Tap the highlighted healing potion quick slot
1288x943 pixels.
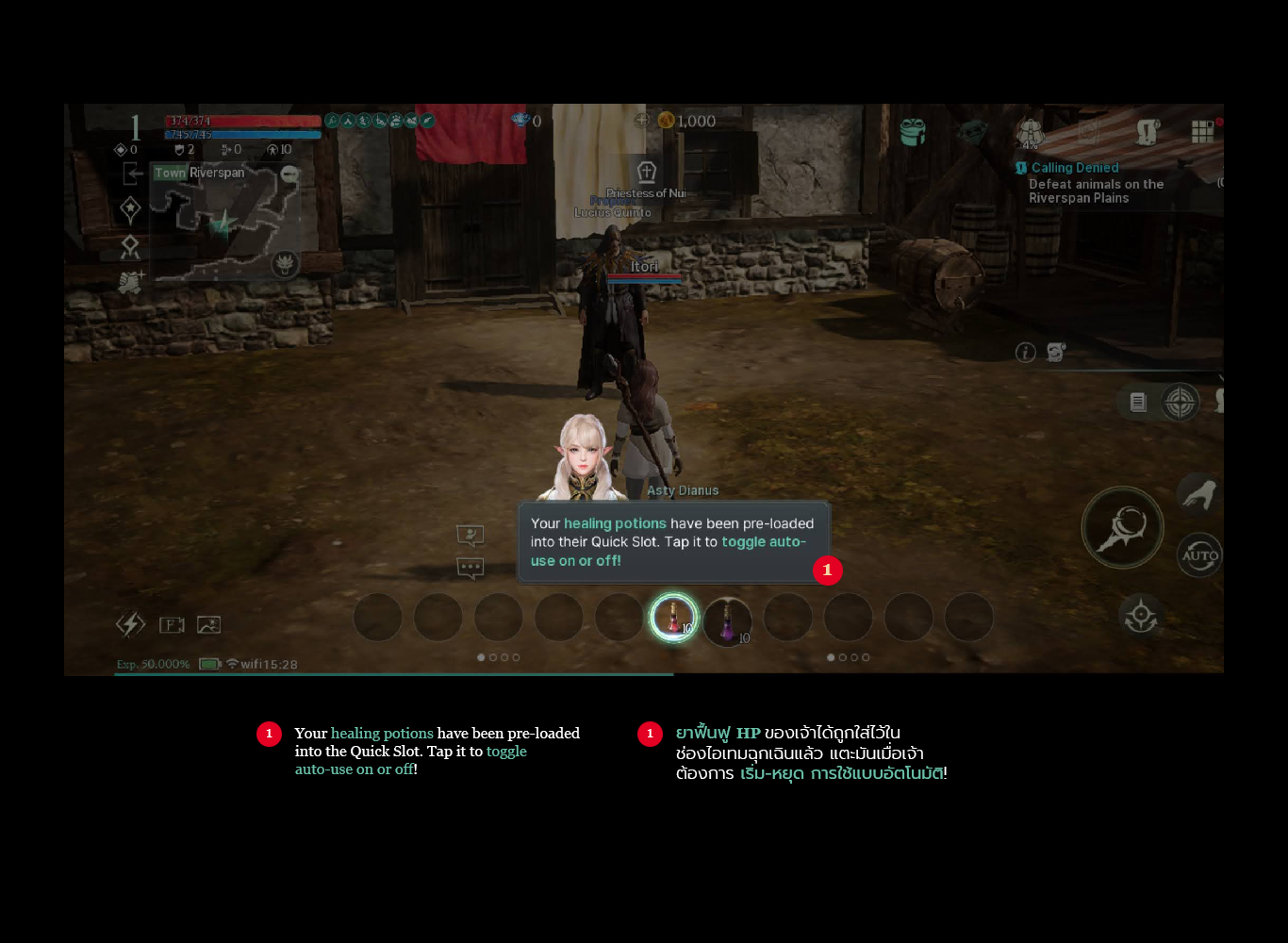673,618
